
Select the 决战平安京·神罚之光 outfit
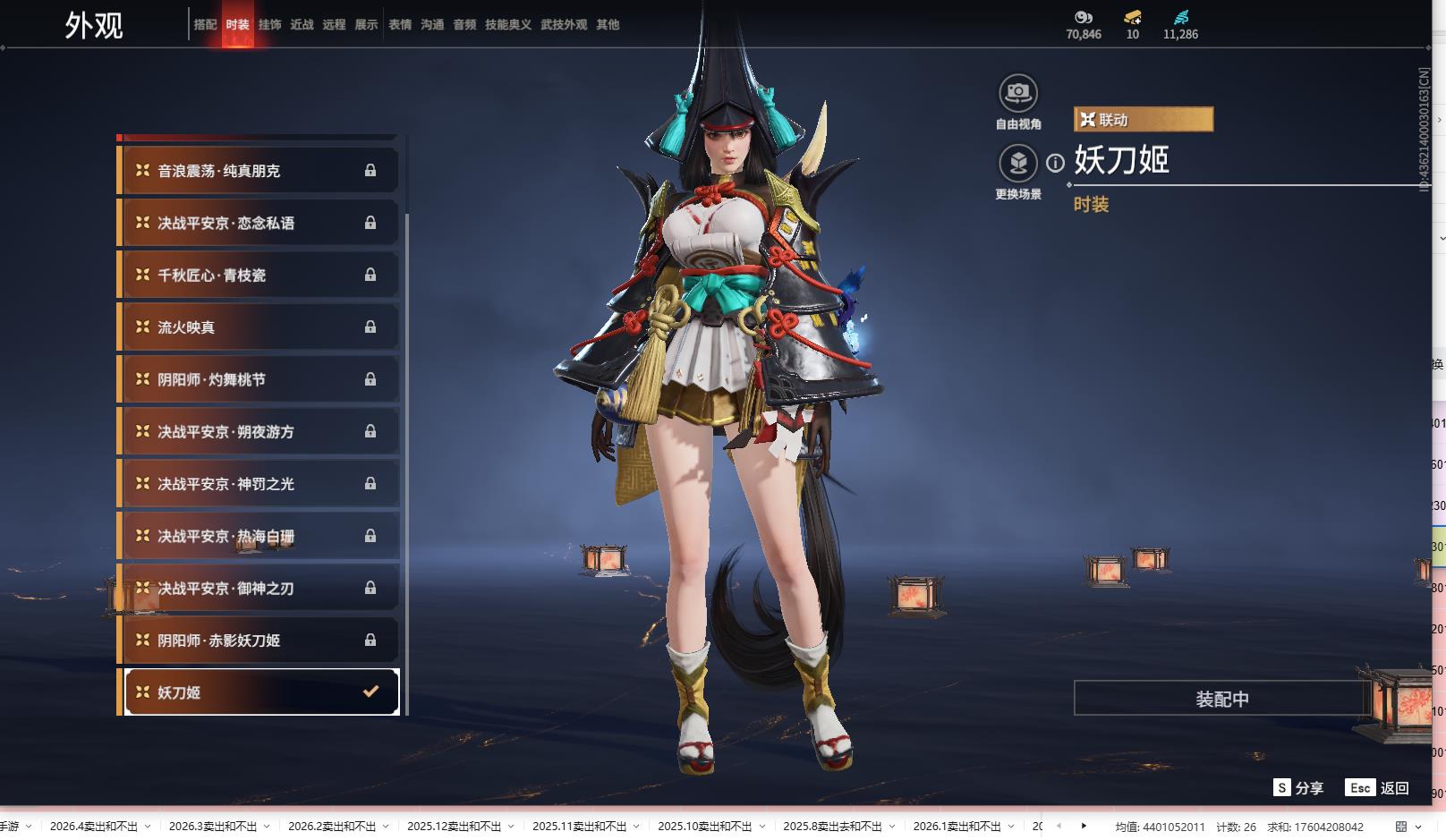pyautogui.click(x=259, y=484)
